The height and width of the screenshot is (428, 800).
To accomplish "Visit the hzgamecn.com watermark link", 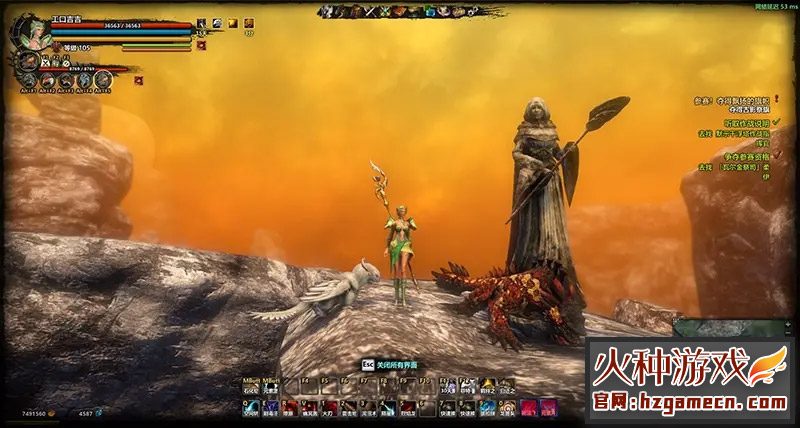I will tap(690, 402).
